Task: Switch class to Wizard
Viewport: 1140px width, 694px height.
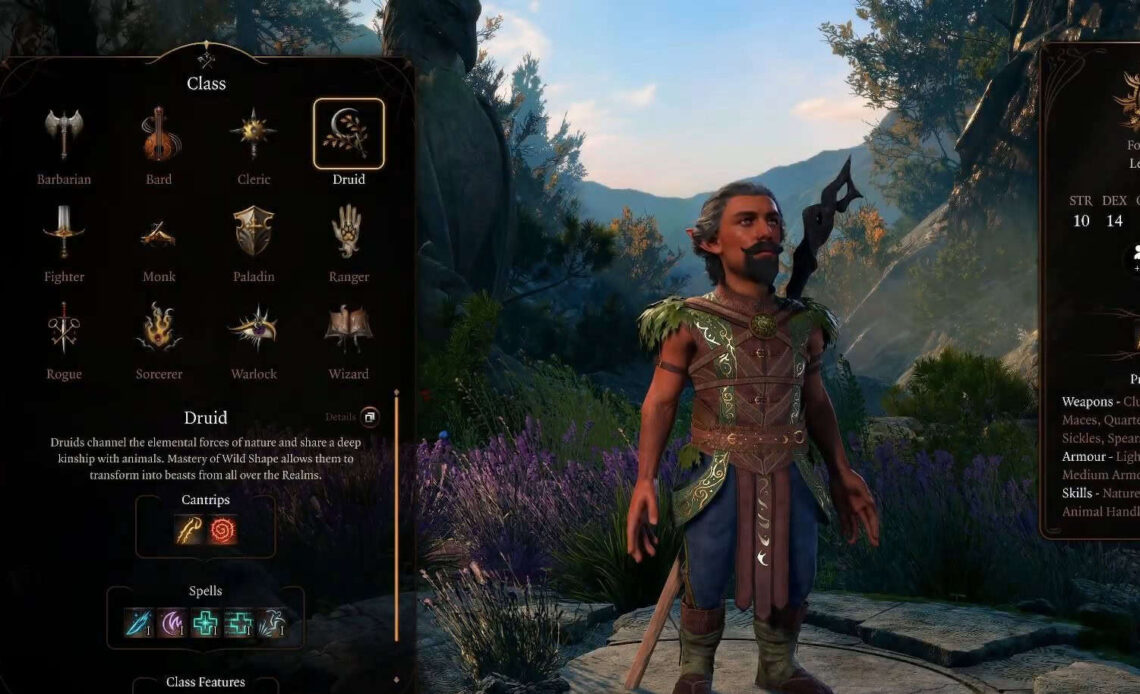Action: [x=348, y=329]
